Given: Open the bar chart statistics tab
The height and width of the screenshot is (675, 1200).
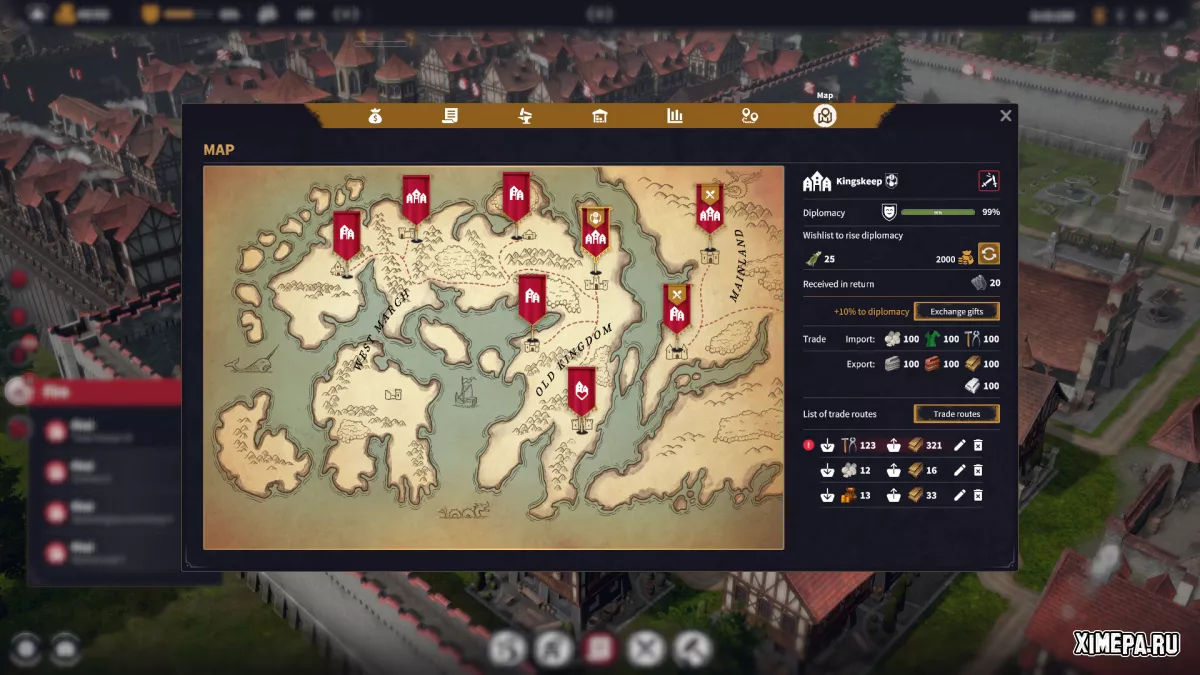Looking at the screenshot, I should point(675,116).
